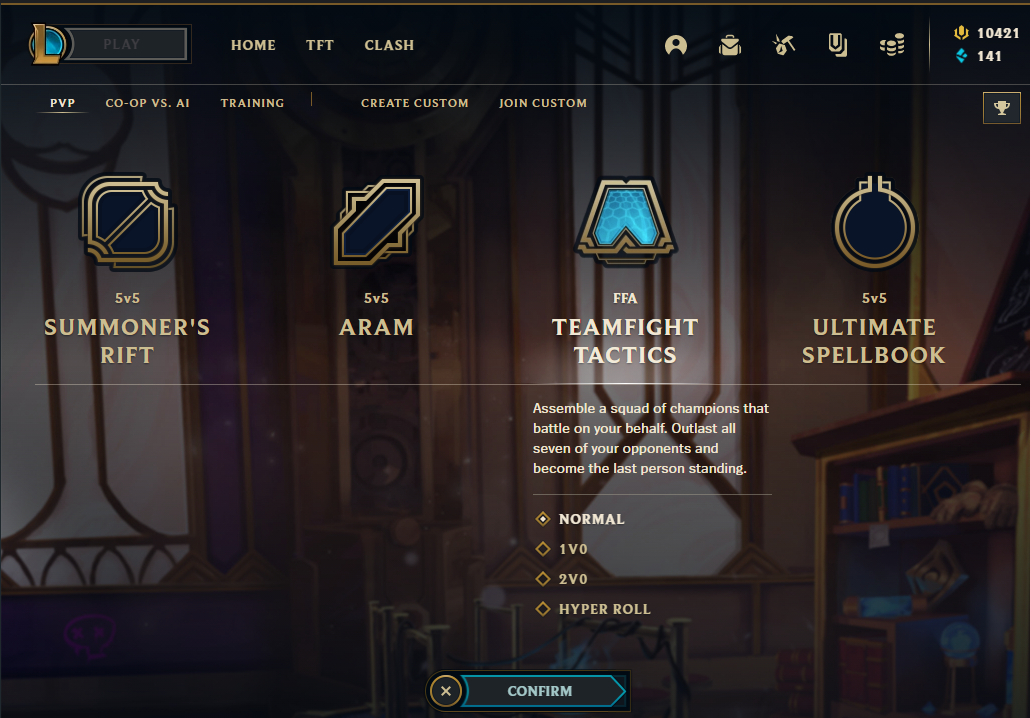Close the mode selection with X

pyautogui.click(x=446, y=691)
